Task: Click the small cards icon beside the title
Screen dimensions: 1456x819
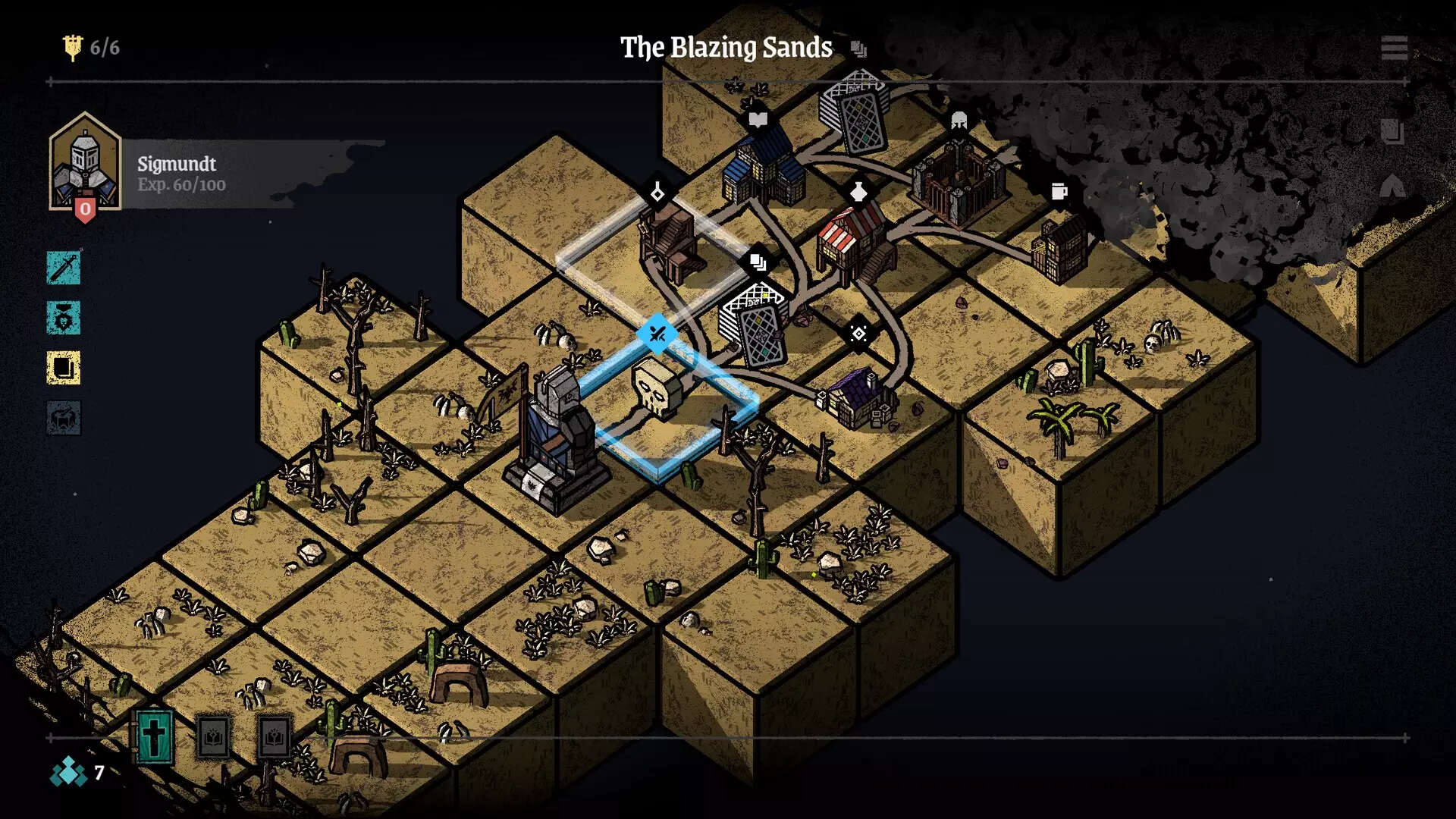Action: pyautogui.click(x=858, y=49)
